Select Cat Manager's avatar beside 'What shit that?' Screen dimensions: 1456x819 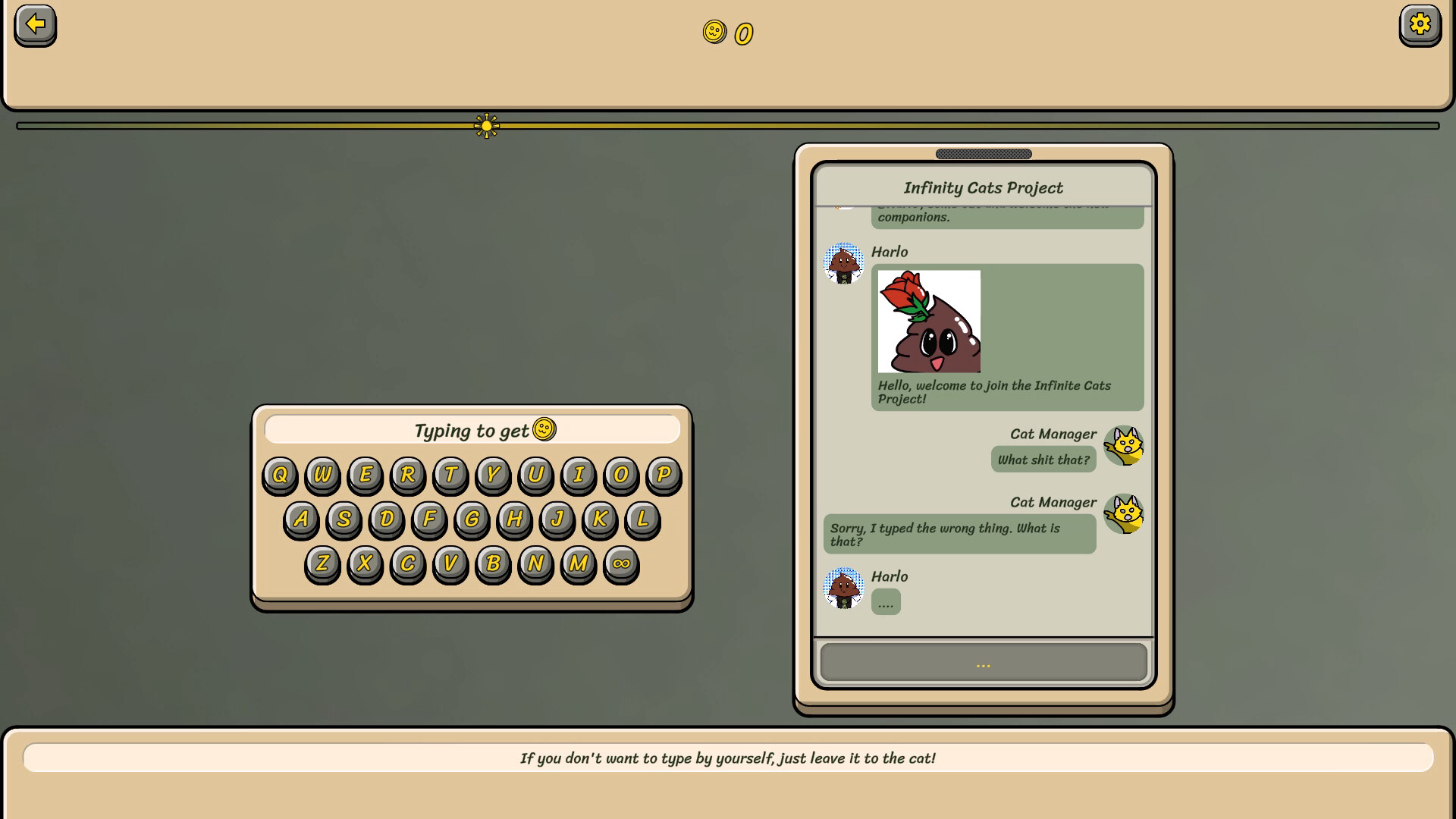[1123, 446]
